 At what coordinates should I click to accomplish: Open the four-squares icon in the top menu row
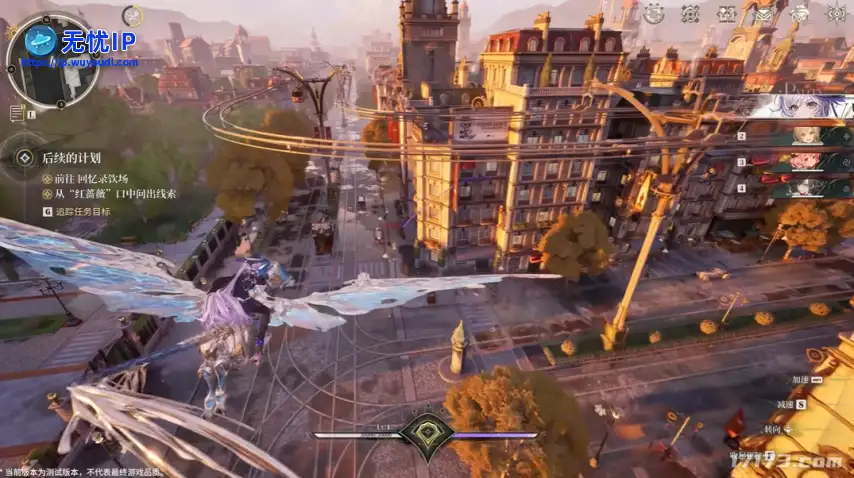[727, 14]
